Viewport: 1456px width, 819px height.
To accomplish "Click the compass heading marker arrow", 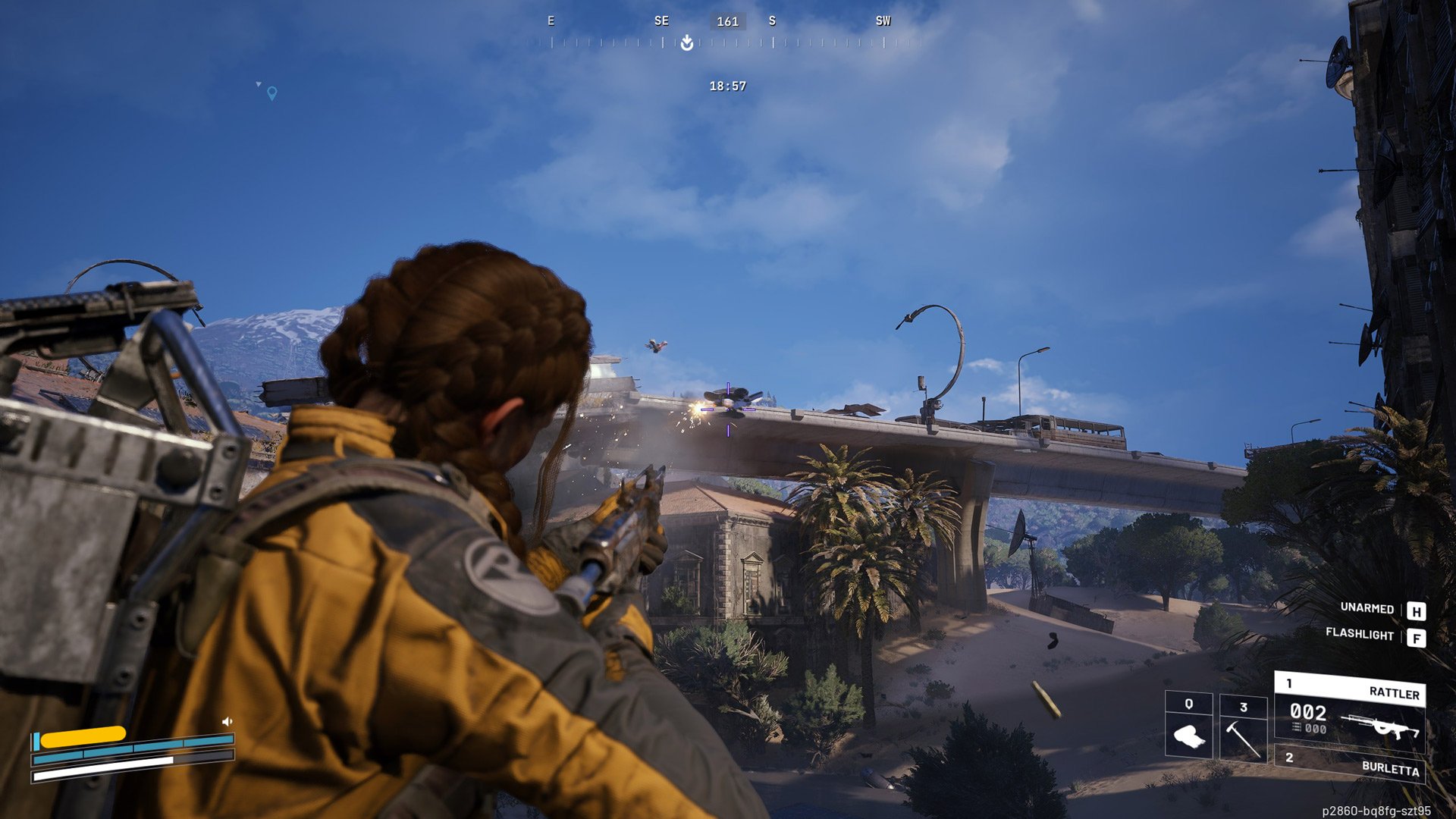I will (x=687, y=43).
